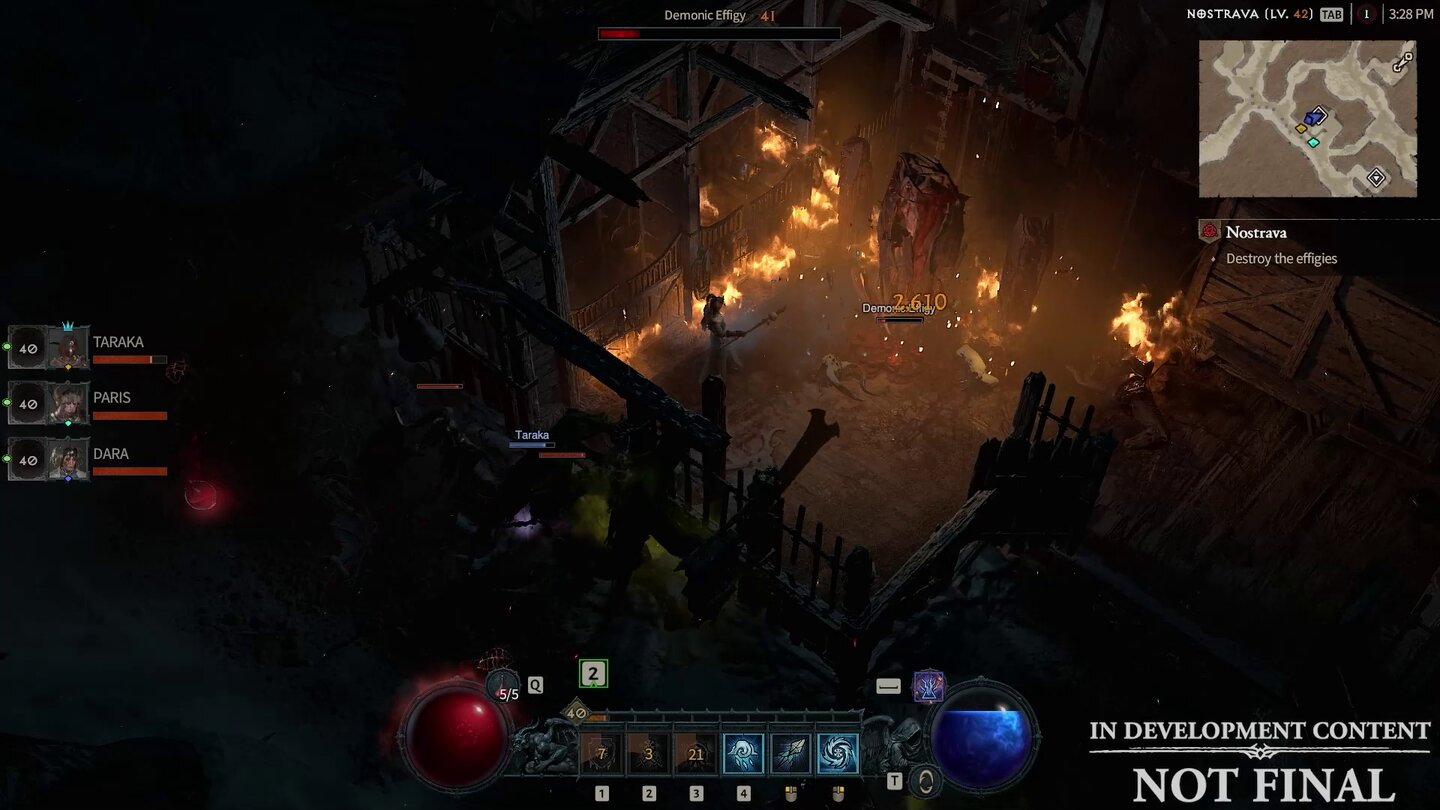
Task: Cast the storm cloud skill
Action: click(x=743, y=754)
